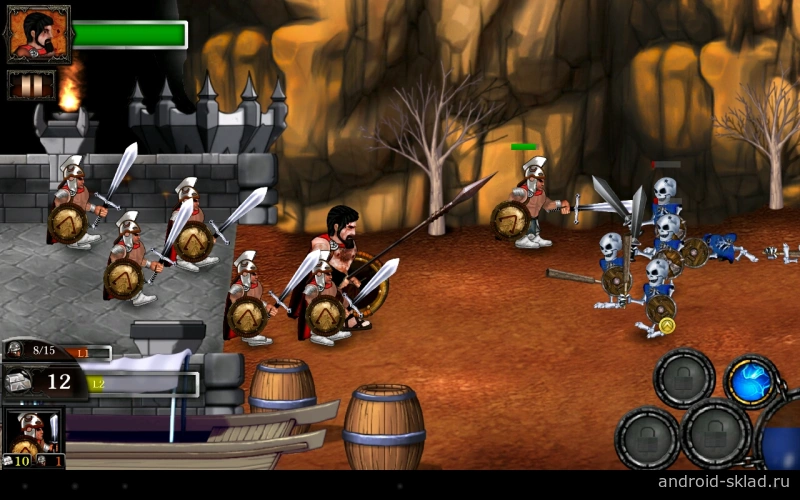Select the bearded hero portrait
Image resolution: width=800 pixels, height=500 pixels.
point(39,35)
